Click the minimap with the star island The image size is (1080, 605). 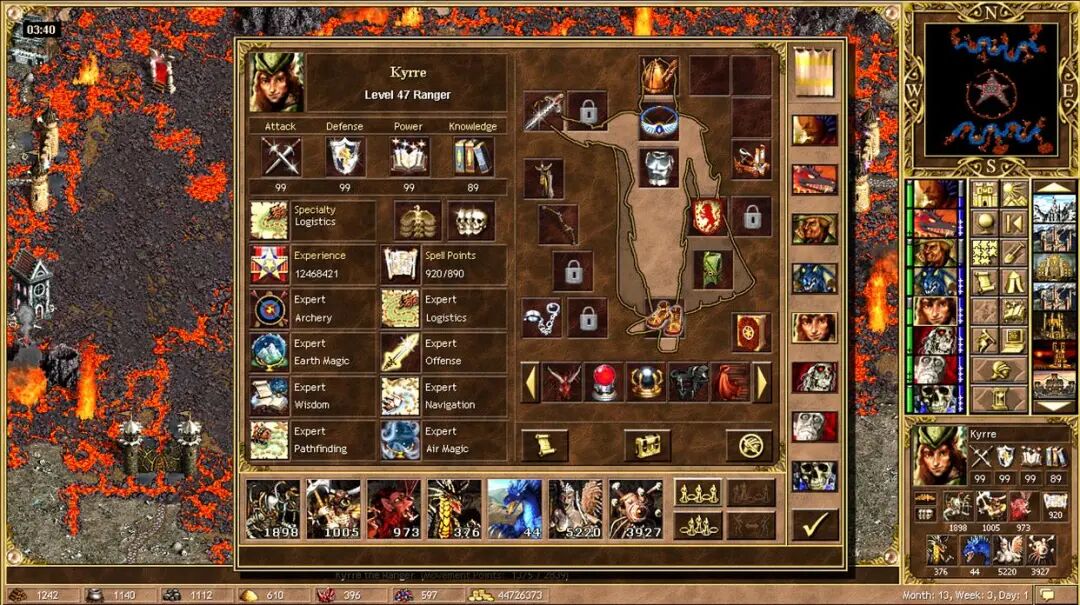pos(990,90)
